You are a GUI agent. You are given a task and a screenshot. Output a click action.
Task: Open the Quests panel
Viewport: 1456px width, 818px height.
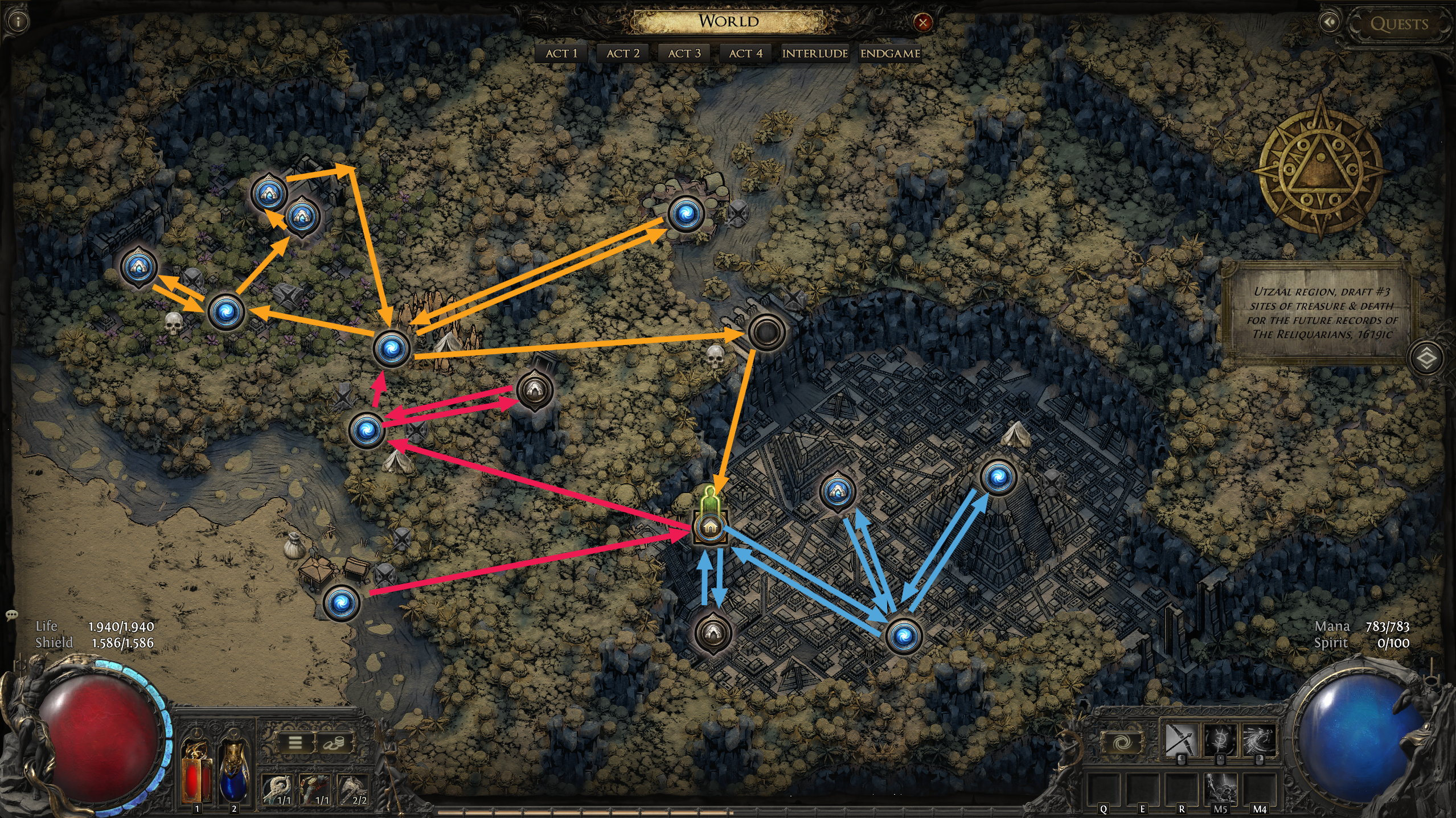point(1398,24)
